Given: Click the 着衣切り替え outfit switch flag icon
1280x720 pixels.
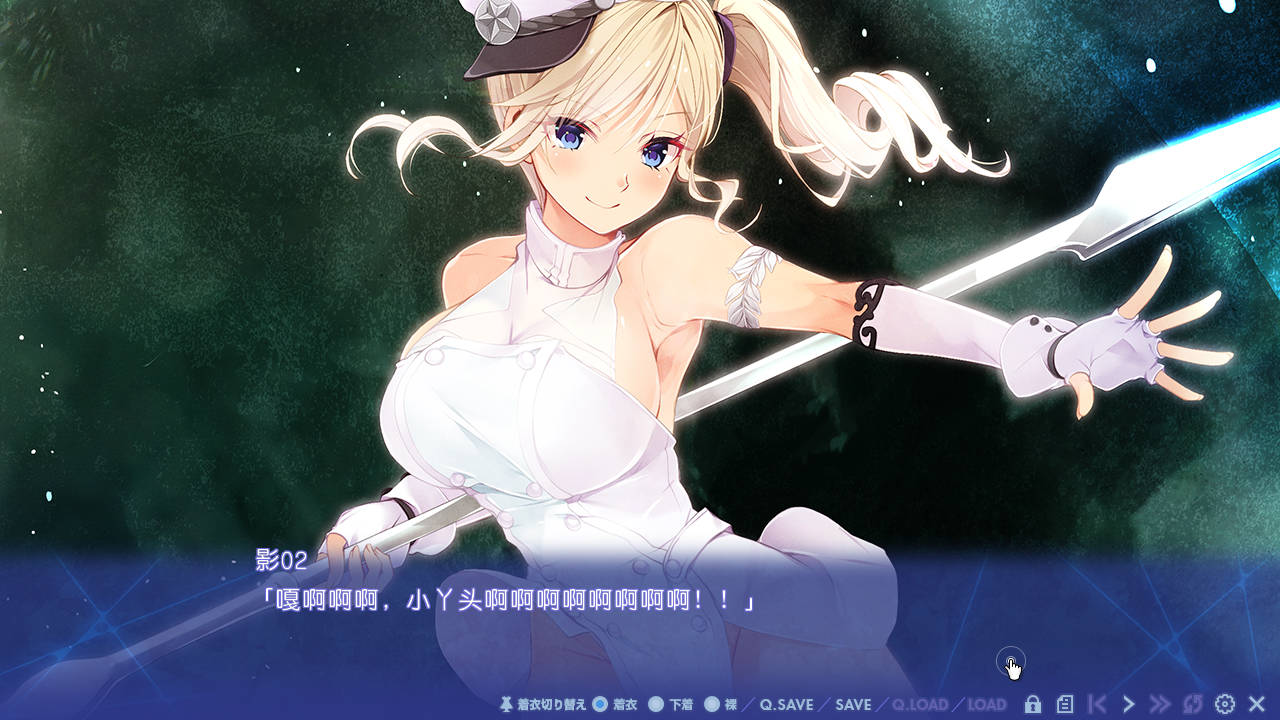Looking at the screenshot, I should [506, 704].
